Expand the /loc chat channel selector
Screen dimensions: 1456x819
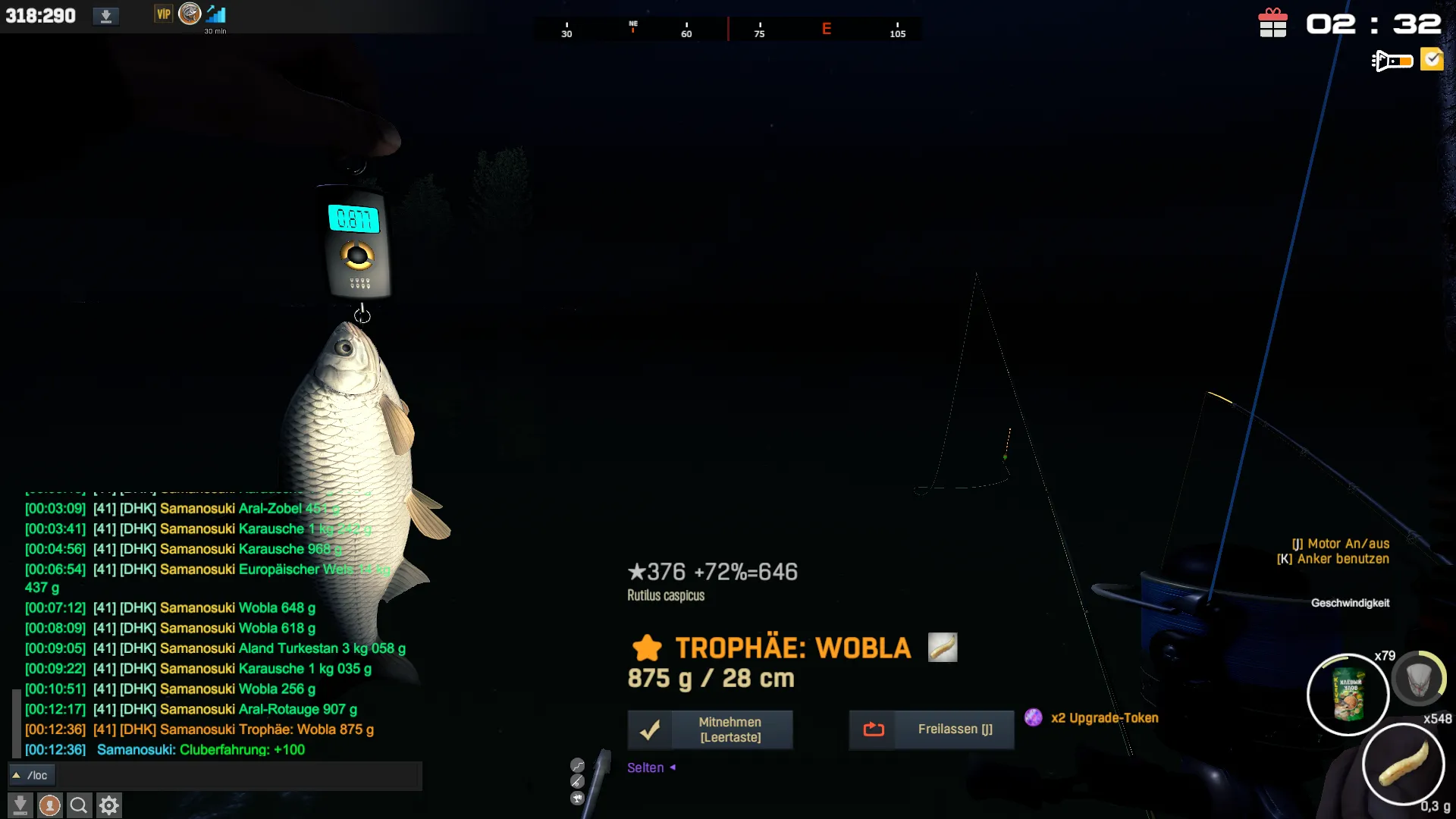(x=16, y=775)
